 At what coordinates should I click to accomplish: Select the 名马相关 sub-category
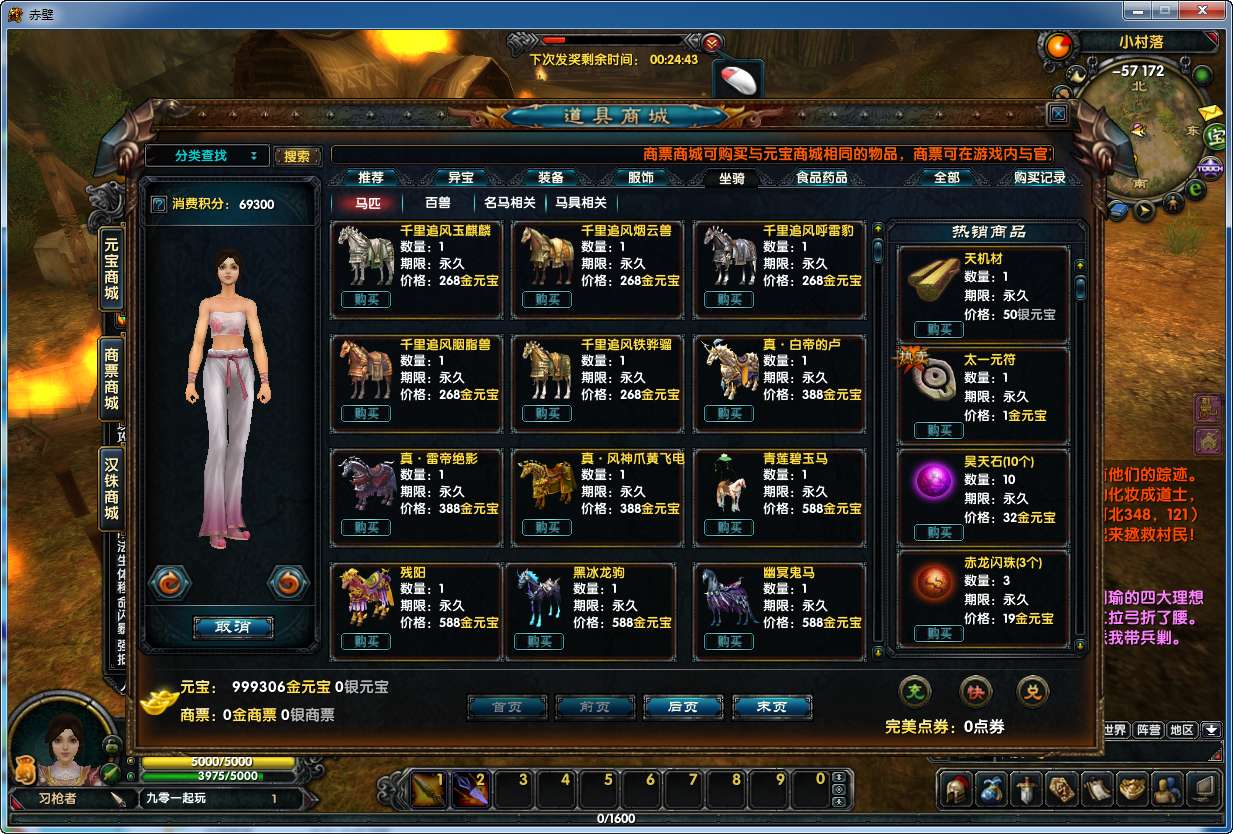coord(510,203)
